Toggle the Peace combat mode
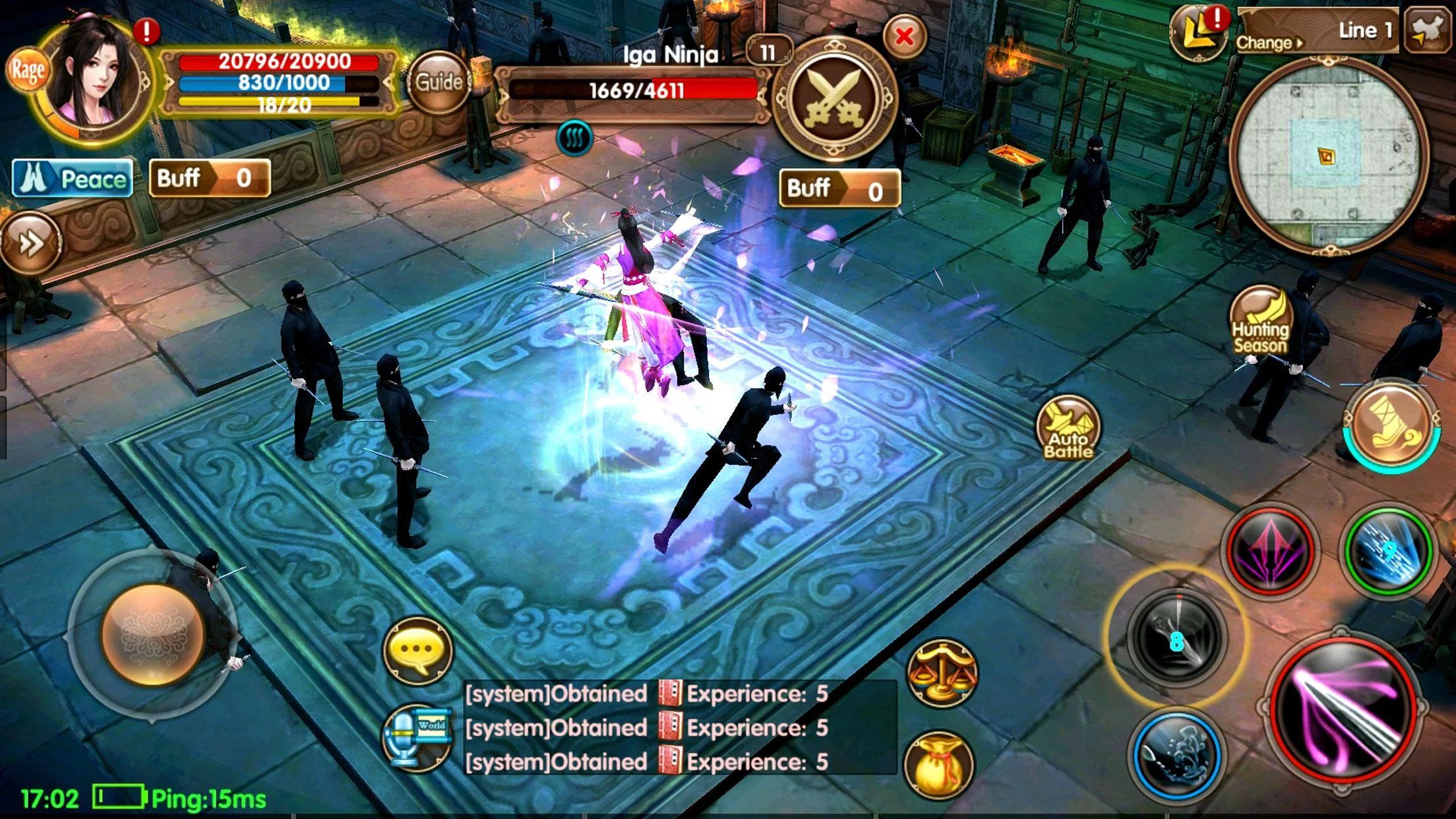This screenshot has width=1456, height=819. (73, 179)
